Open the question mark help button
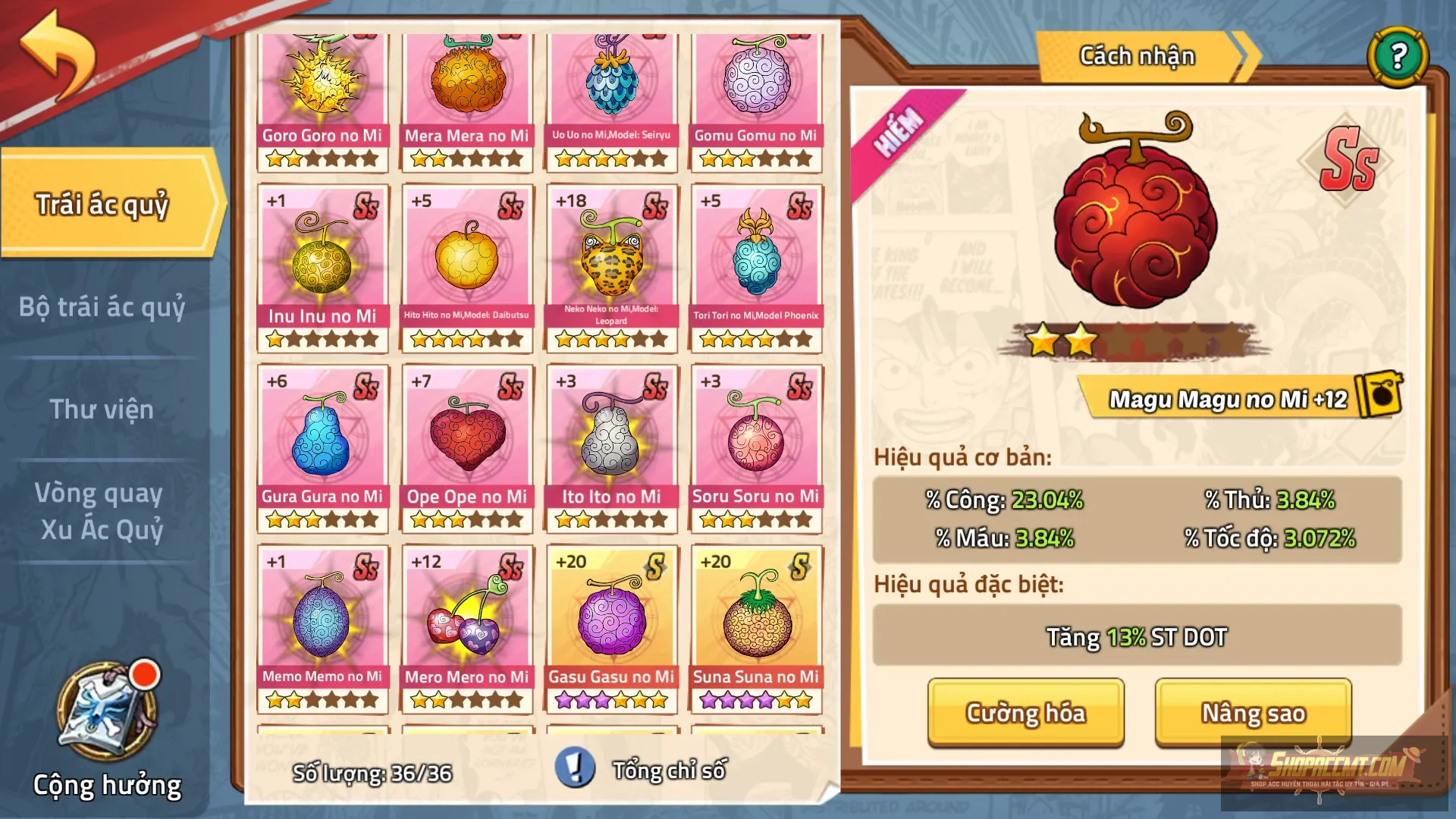Screen dimensions: 1456x819 (1398, 56)
